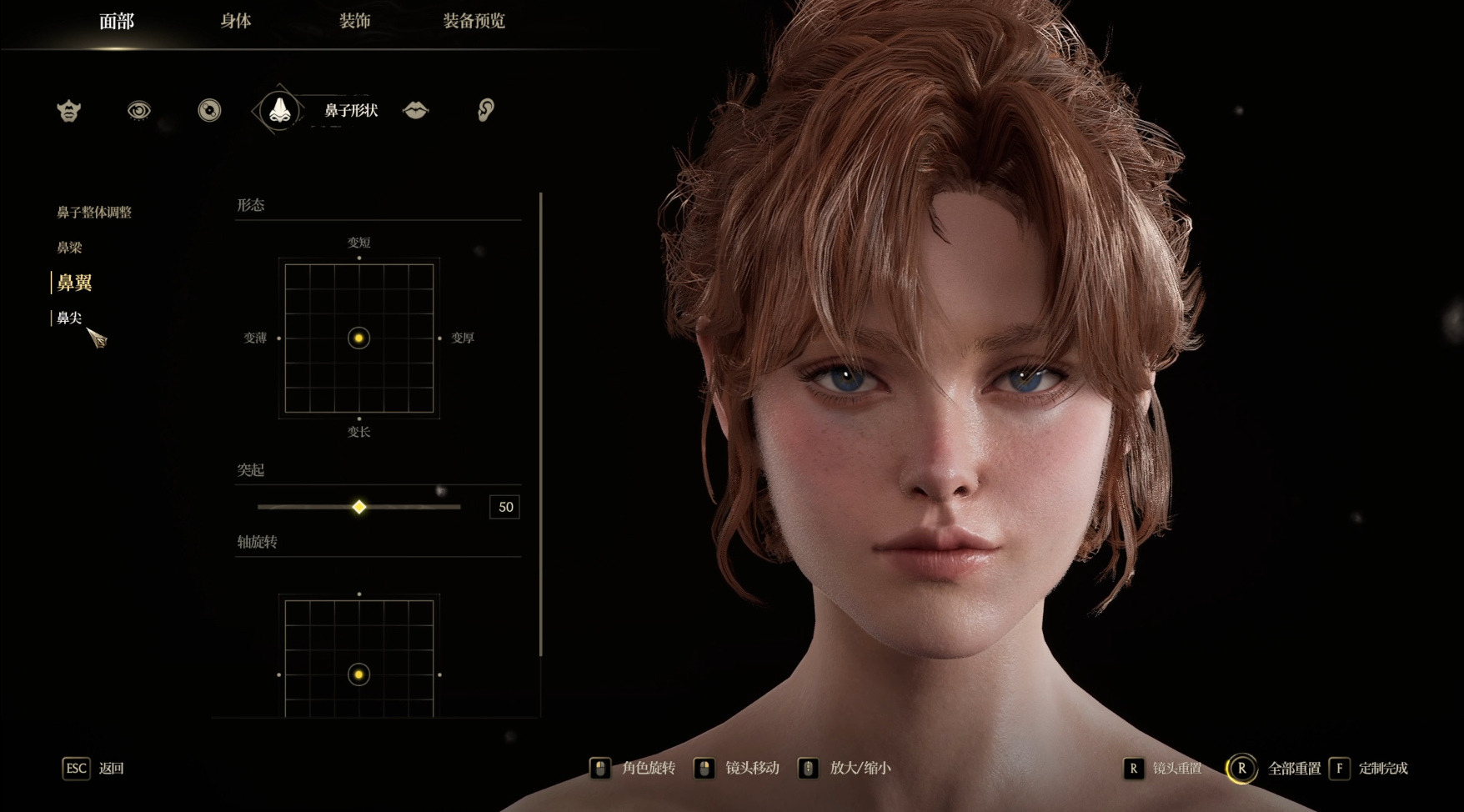Screen dimensions: 1464x812
Task: Select the pupil iris category icon
Action: (209, 110)
